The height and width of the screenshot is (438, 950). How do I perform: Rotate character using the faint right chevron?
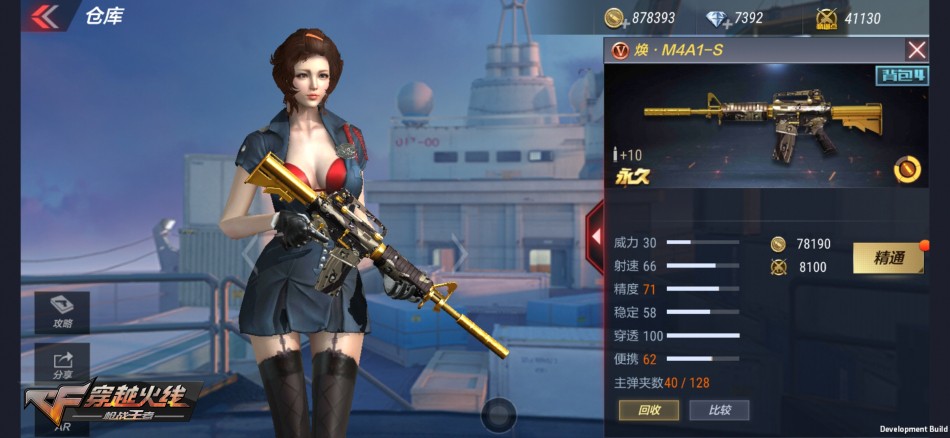[458, 252]
